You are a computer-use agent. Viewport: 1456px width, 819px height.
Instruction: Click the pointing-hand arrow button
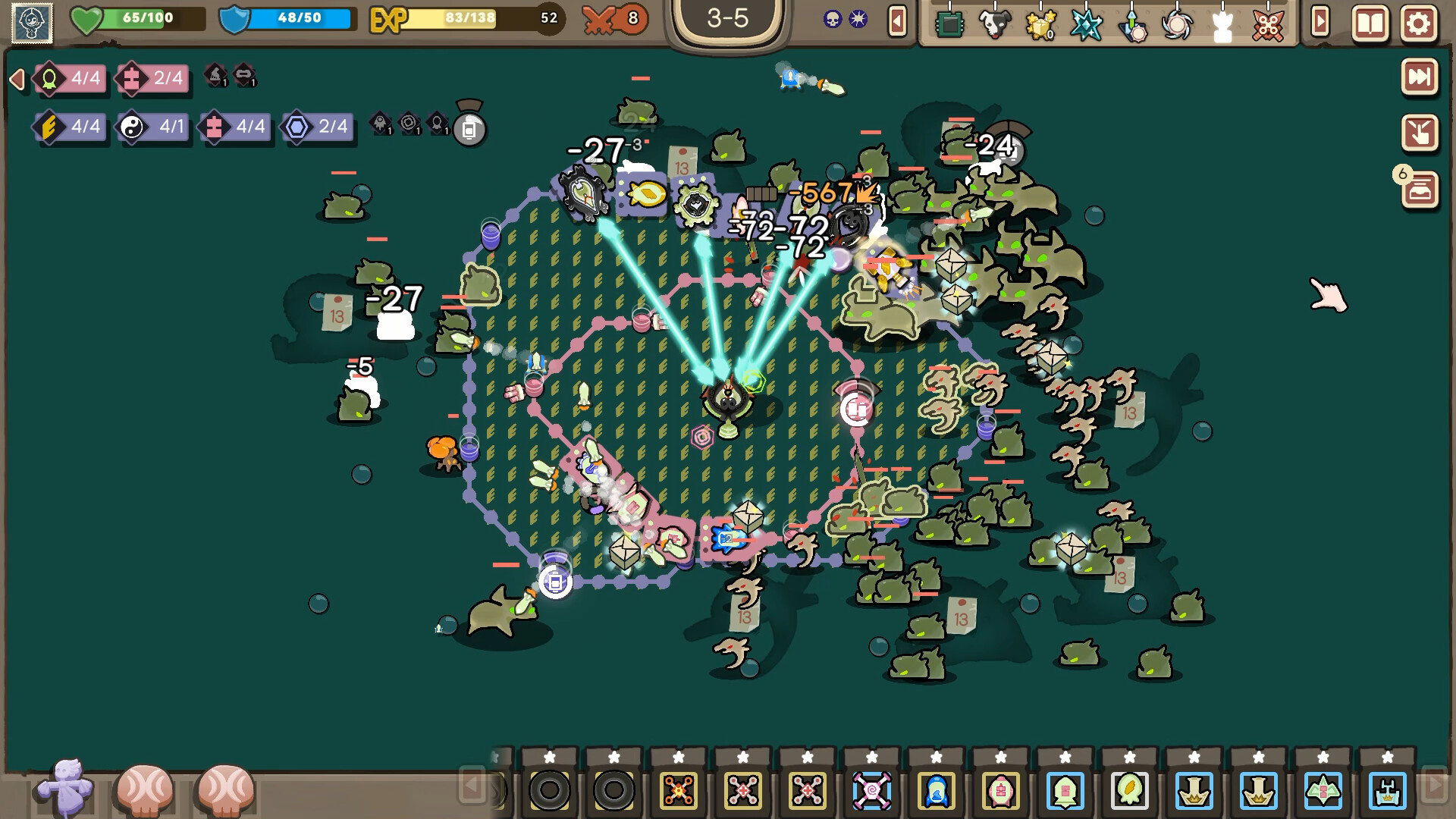(1419, 133)
